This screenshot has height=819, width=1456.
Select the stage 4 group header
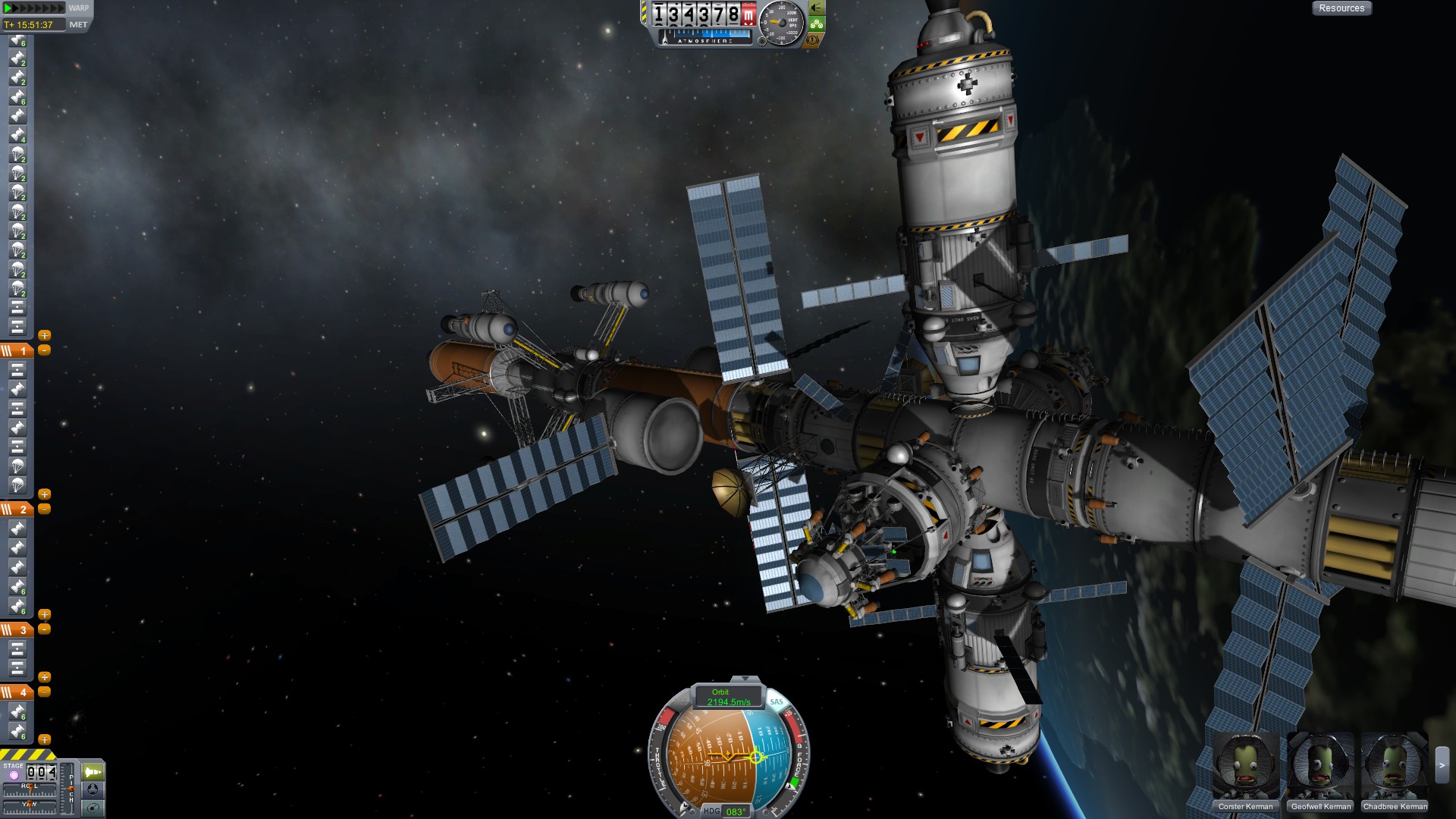tap(17, 692)
